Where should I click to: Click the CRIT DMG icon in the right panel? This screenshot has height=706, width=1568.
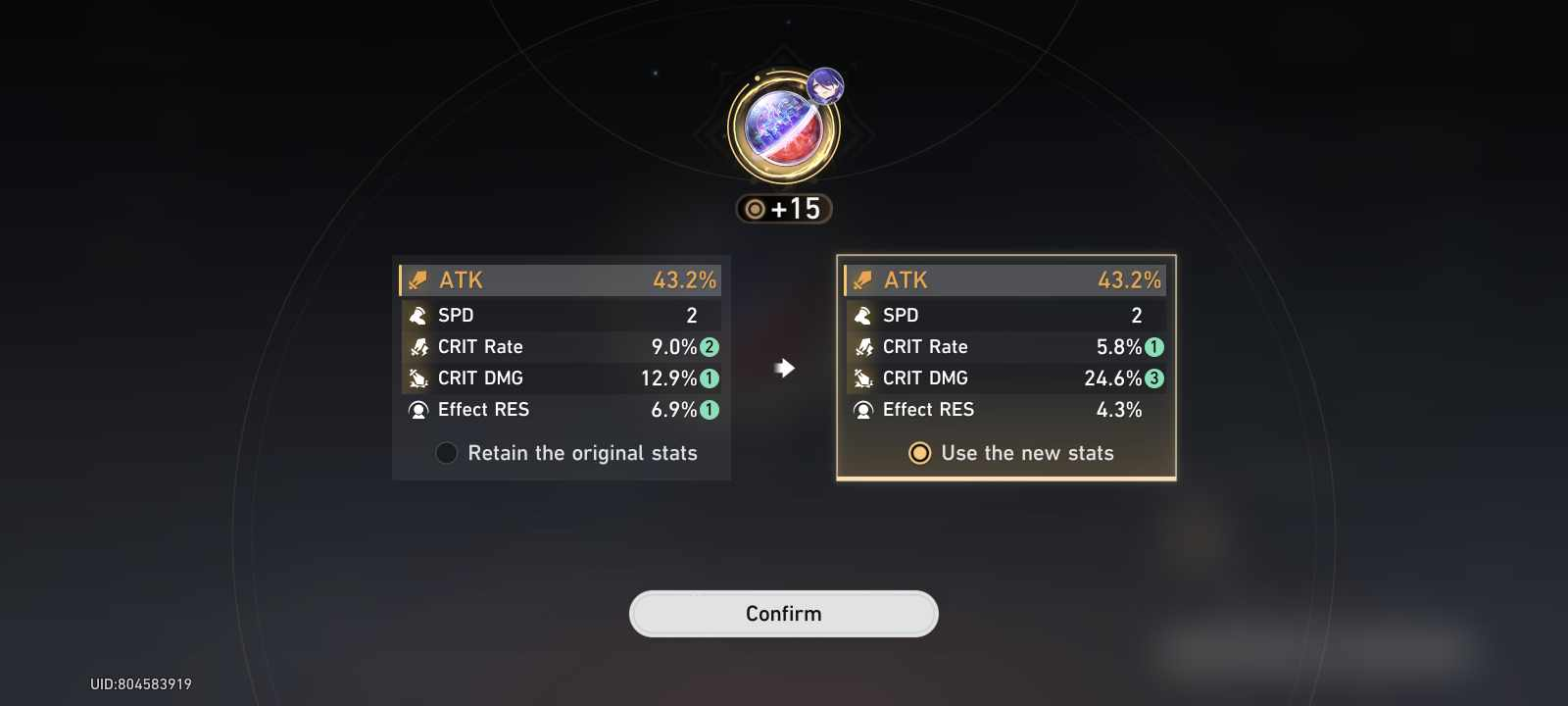pyautogui.click(x=862, y=378)
